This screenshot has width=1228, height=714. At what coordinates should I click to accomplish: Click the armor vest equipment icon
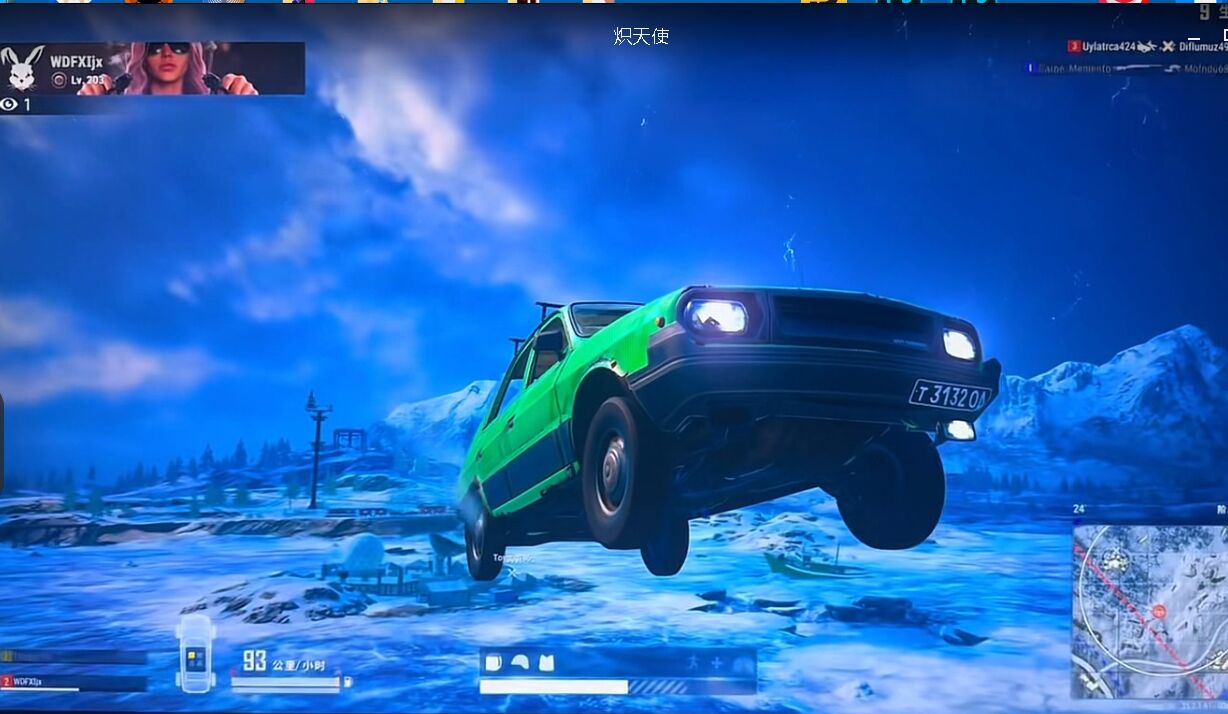[545, 662]
